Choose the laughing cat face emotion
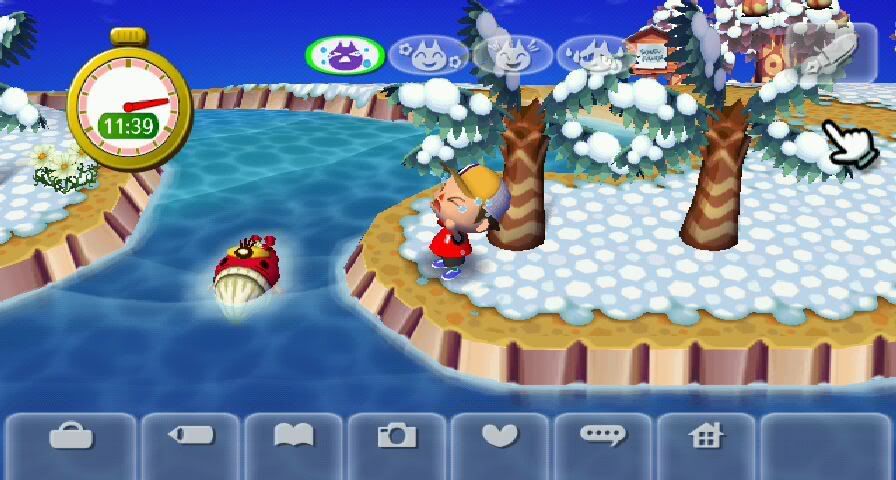 point(511,54)
